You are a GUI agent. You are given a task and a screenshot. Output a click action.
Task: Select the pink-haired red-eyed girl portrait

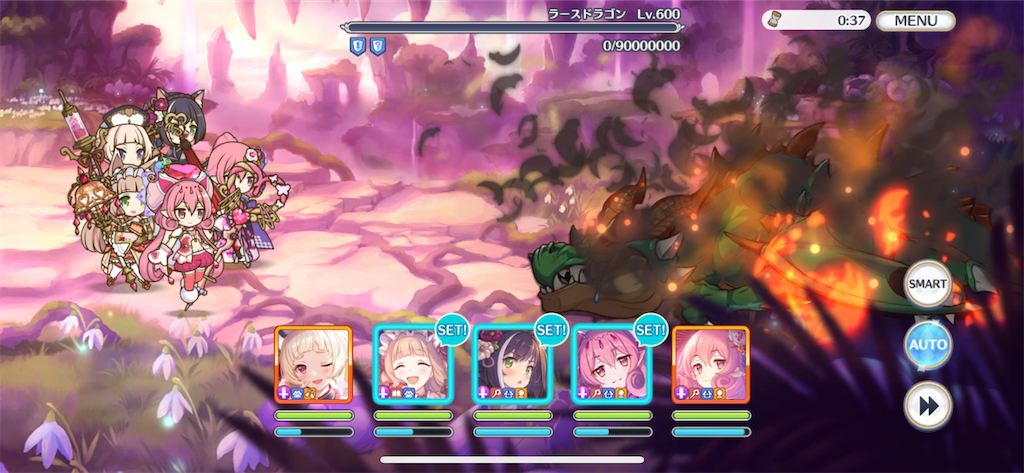pyautogui.click(x=610, y=364)
